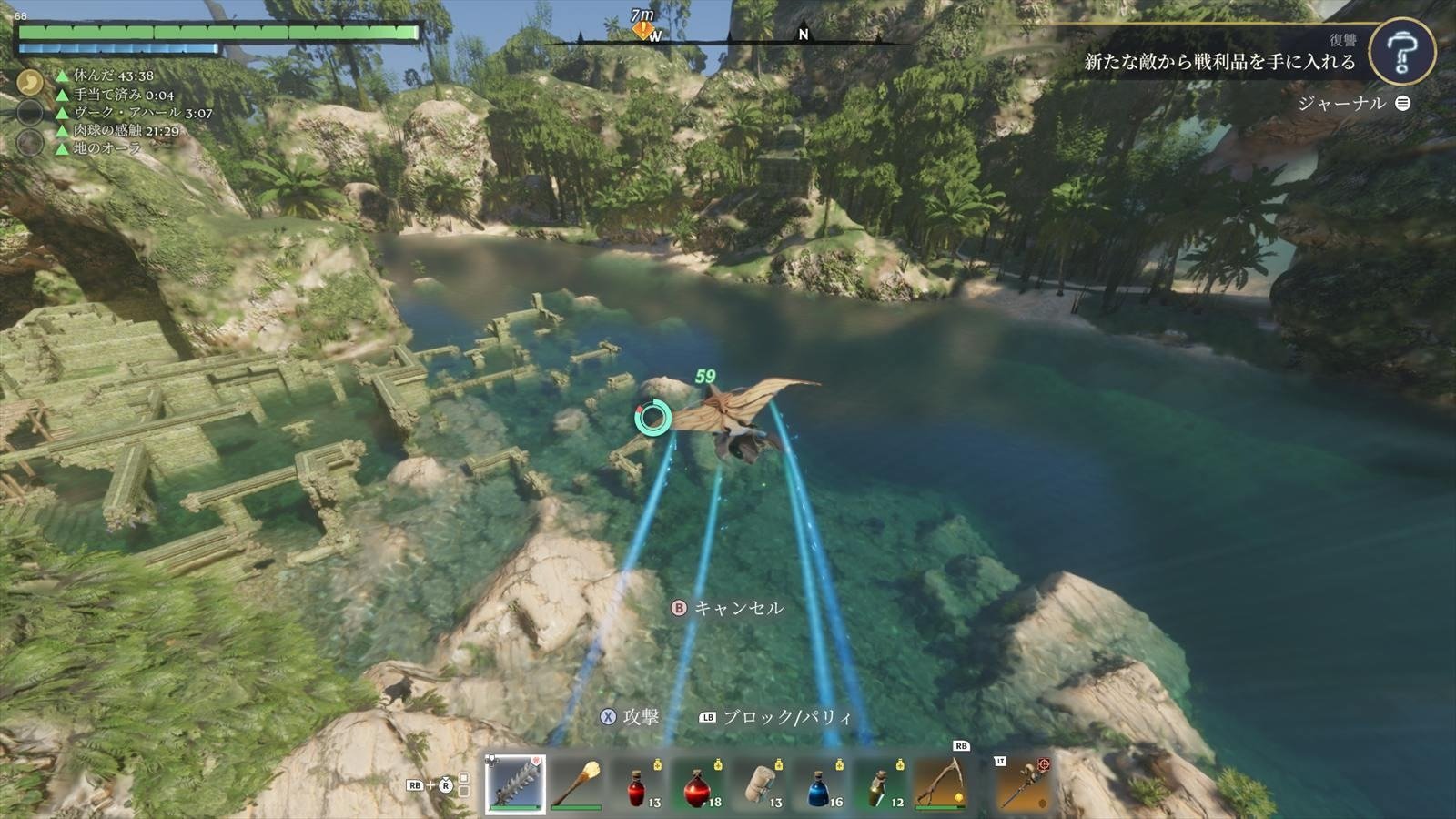Equip the pickaxe tool slot
1456x819 pixels.
click(941, 784)
